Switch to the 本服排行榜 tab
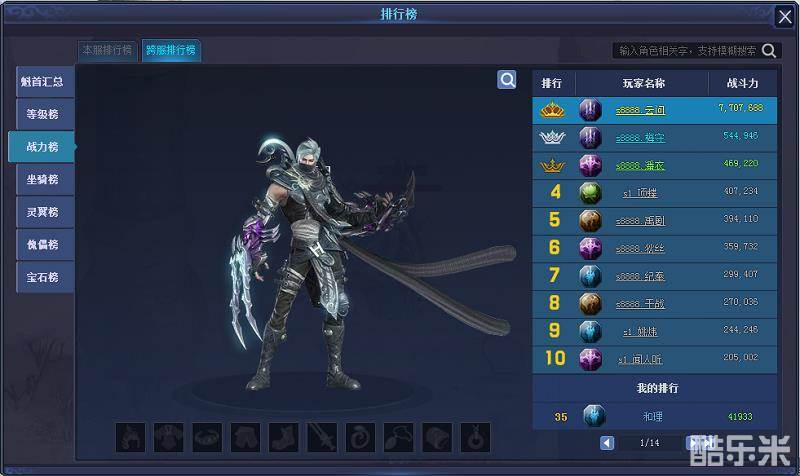This screenshot has height=476, width=800. [x=108, y=50]
